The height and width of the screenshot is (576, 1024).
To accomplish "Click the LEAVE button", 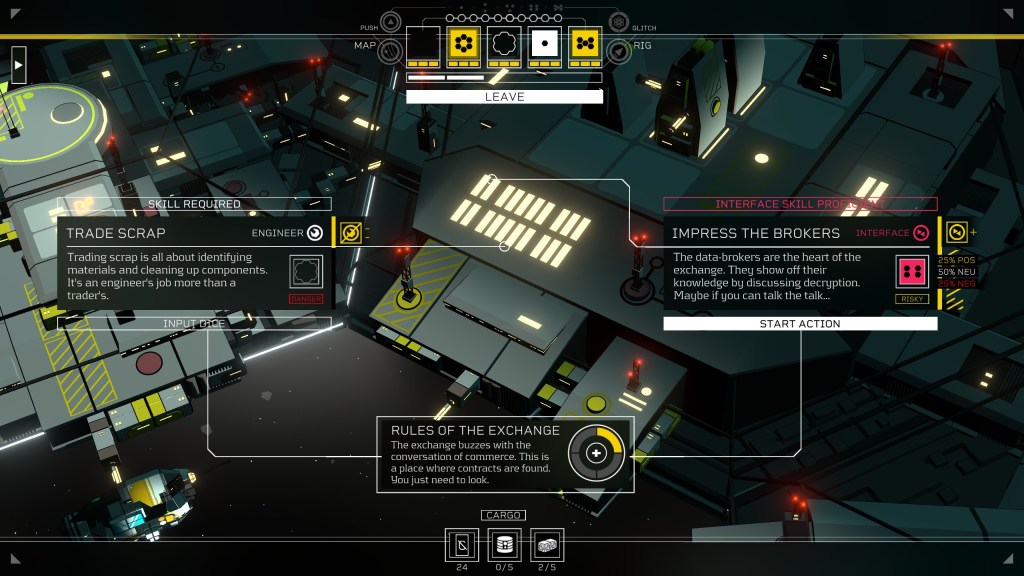I will (x=504, y=97).
